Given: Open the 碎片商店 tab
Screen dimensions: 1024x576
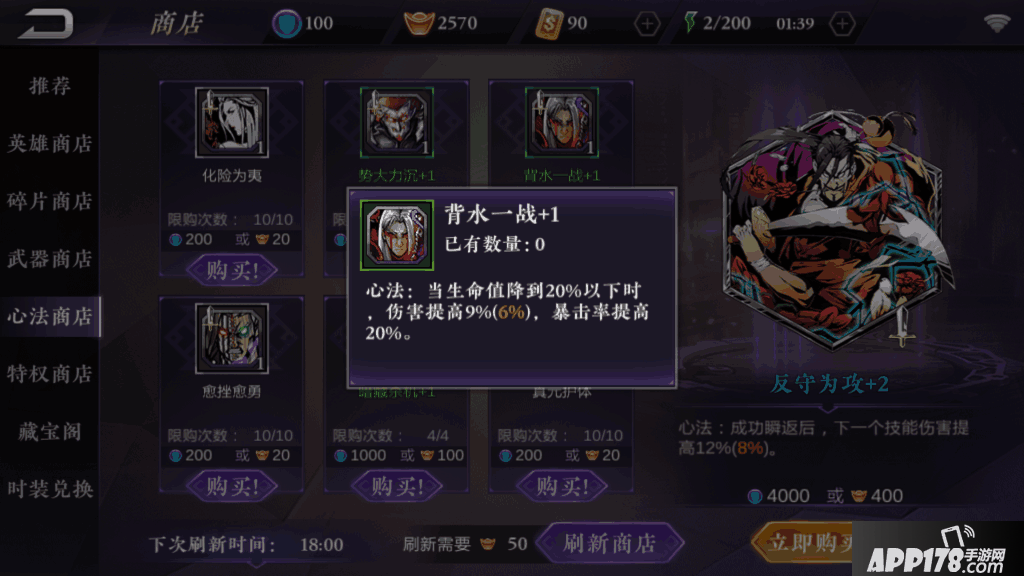Looking at the screenshot, I should point(50,201).
